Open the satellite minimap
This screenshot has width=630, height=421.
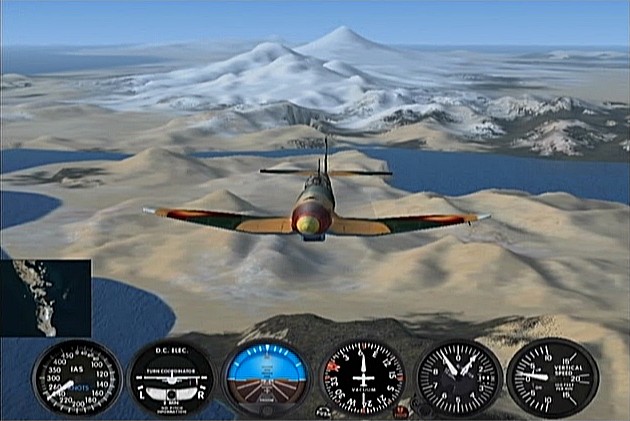(x=45, y=298)
